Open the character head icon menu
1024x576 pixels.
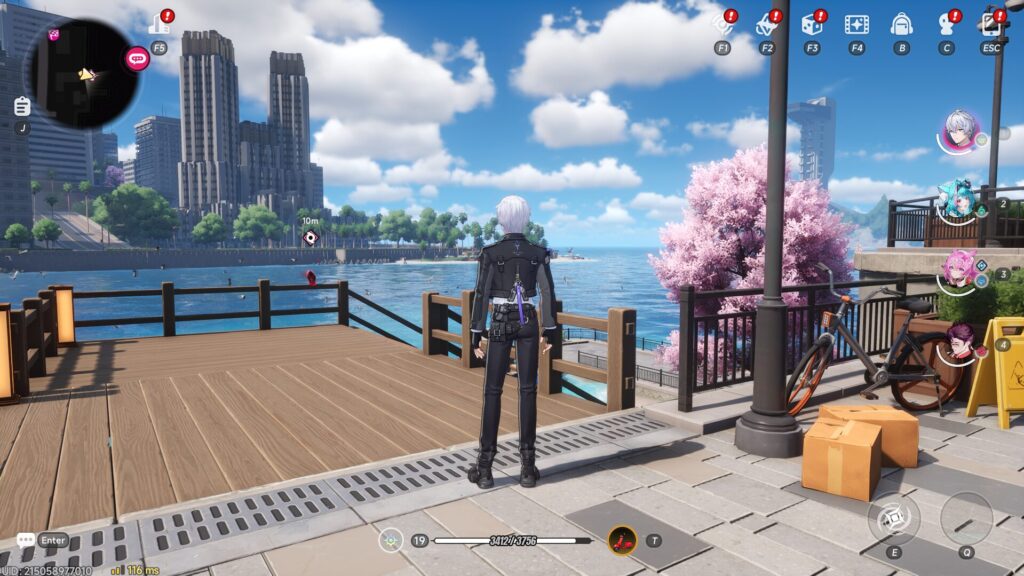[x=946, y=24]
